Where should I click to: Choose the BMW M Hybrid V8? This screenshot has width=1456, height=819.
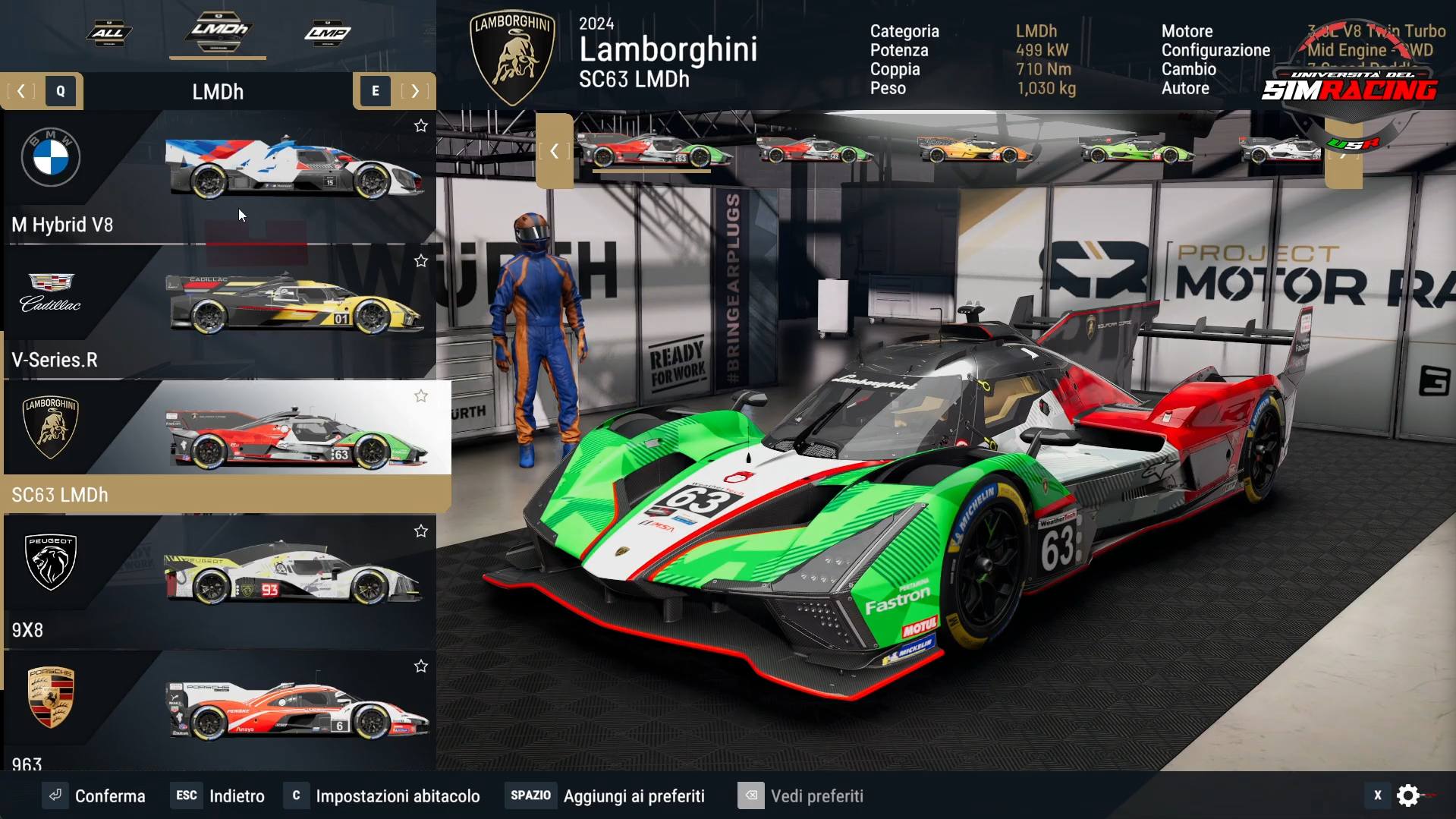pos(220,177)
